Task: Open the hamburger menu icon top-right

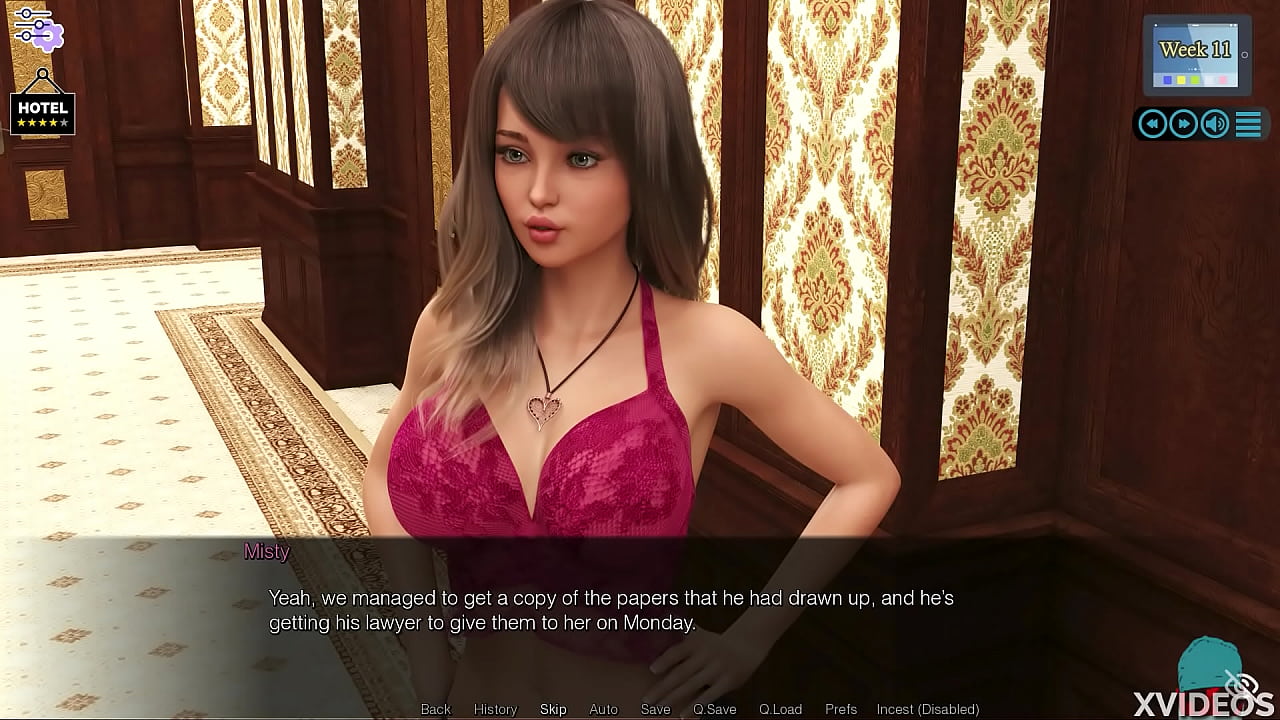Action: [x=1248, y=124]
